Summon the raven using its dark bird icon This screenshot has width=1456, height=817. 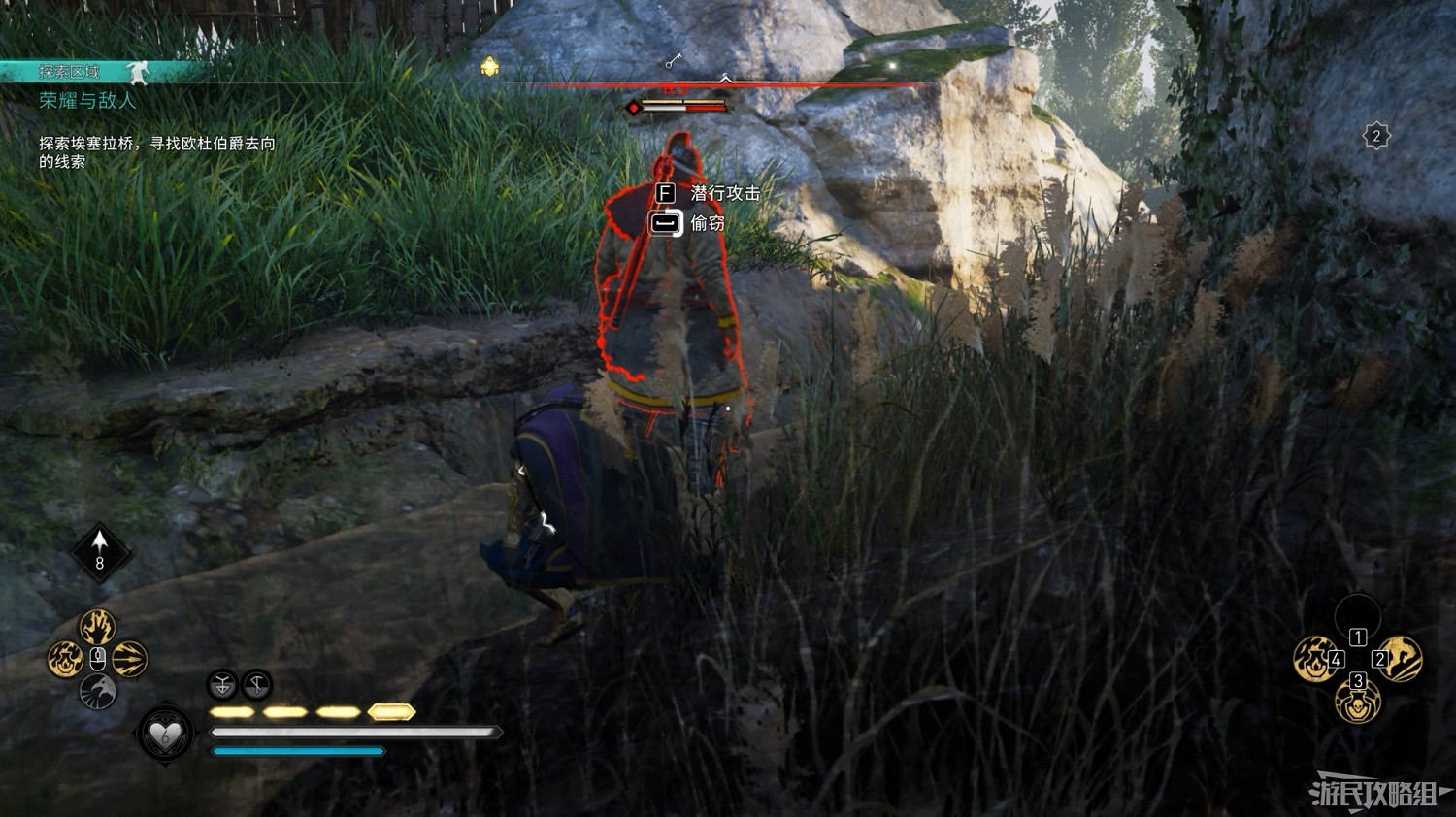pos(98,691)
